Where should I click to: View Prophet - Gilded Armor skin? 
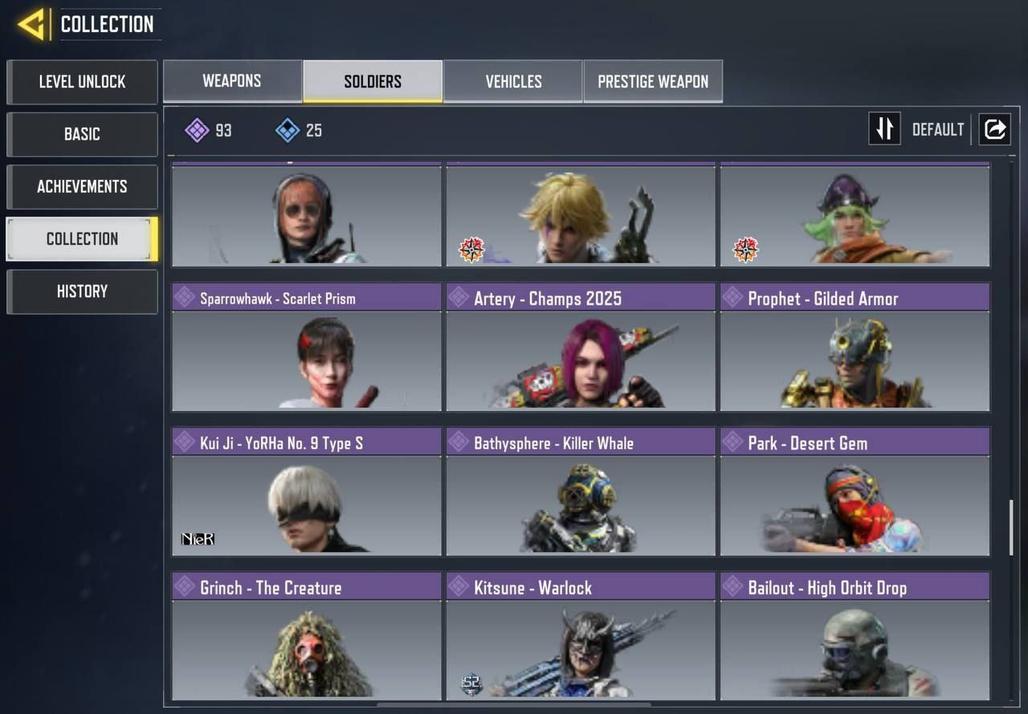[x=854, y=348]
